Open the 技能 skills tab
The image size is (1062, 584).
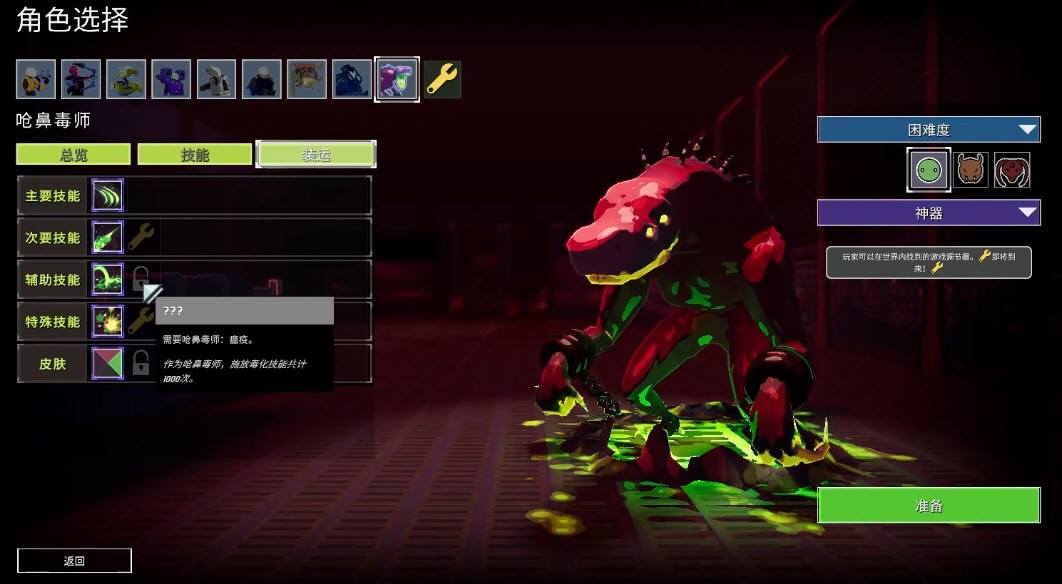pos(194,154)
